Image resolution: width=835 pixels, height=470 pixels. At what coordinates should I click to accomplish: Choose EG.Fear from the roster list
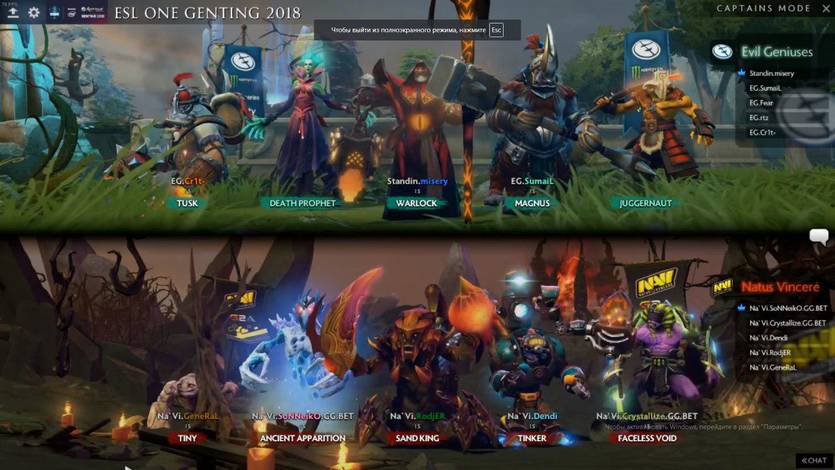point(760,103)
